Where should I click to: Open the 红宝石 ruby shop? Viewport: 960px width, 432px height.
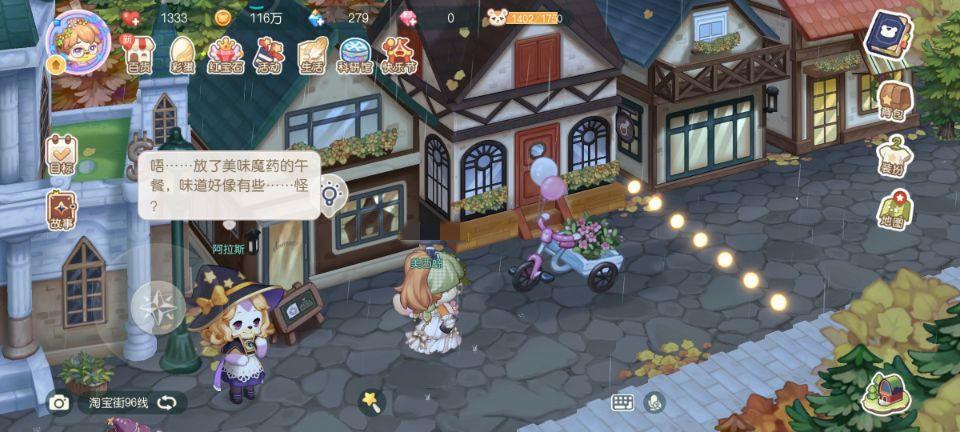click(x=226, y=54)
